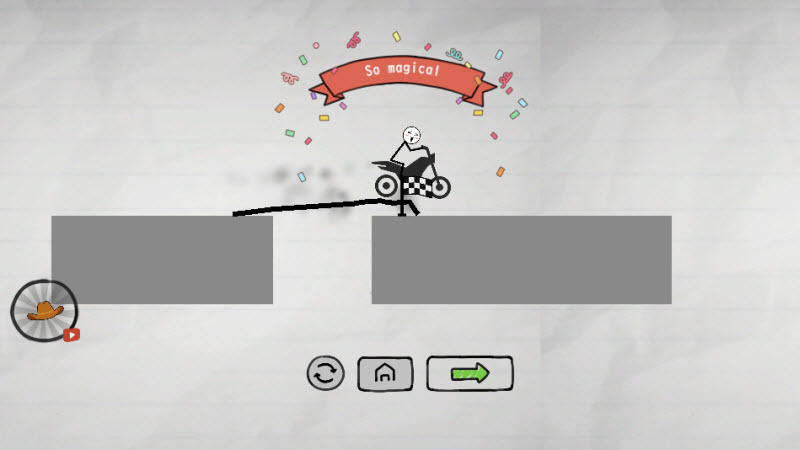Open the cowboy hat video reward icon
Image resolution: width=800 pixels, height=450 pixels.
tap(44, 311)
